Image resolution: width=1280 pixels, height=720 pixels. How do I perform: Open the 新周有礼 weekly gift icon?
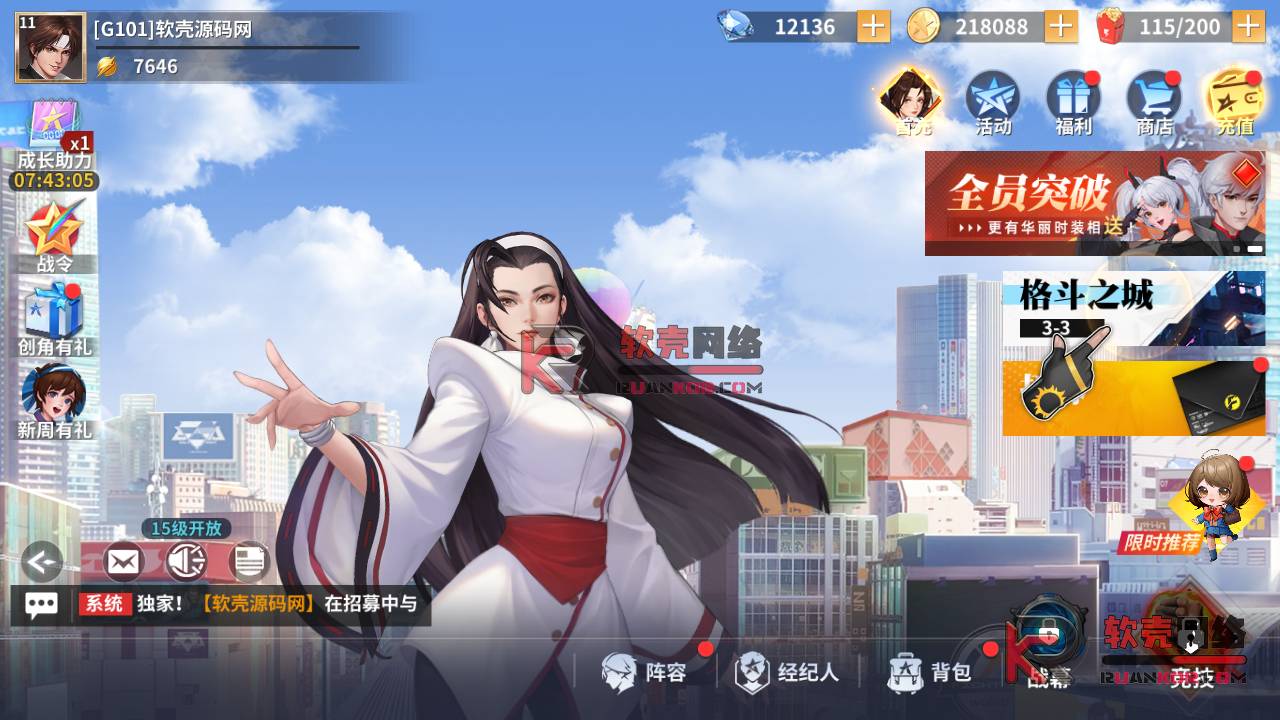[x=57, y=400]
